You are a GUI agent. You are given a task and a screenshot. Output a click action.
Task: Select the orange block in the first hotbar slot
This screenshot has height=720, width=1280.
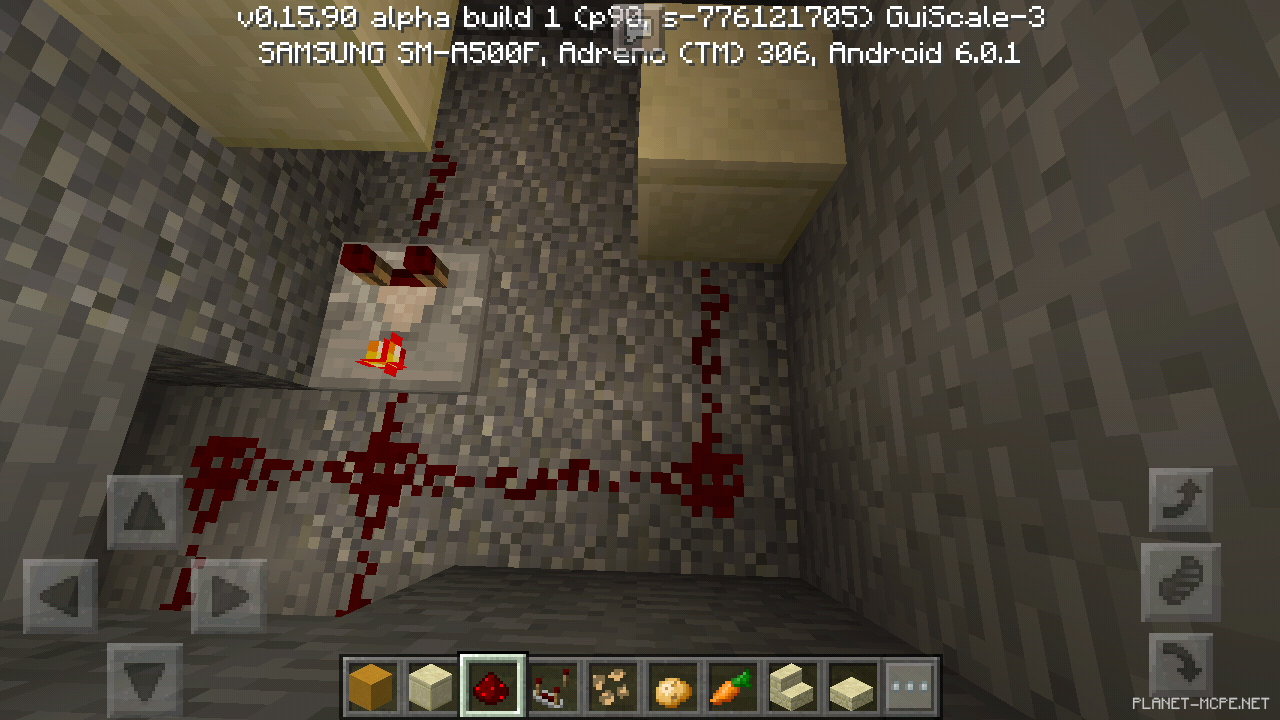371,684
